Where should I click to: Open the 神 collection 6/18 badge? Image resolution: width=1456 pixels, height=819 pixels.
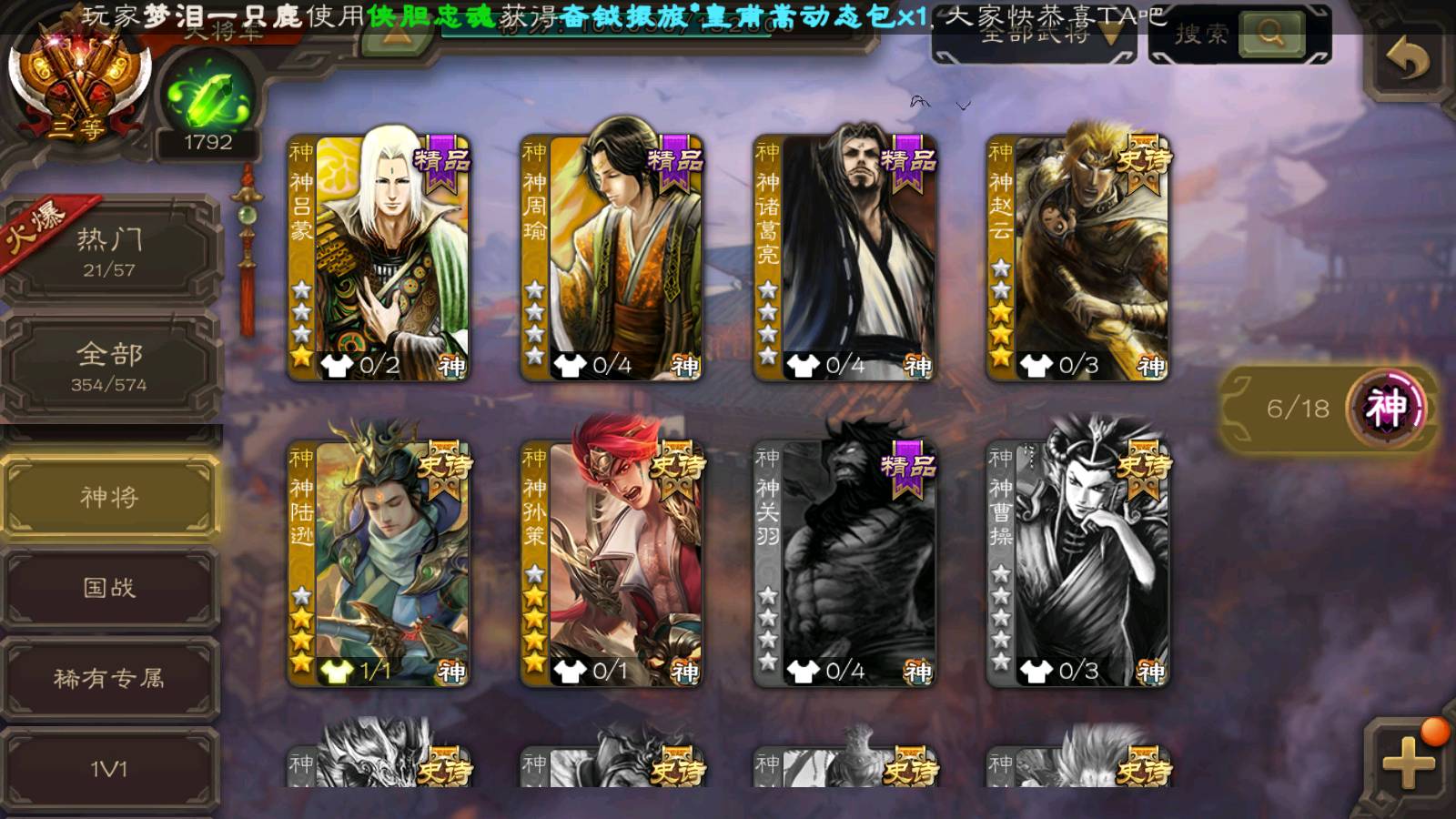(x=1329, y=409)
